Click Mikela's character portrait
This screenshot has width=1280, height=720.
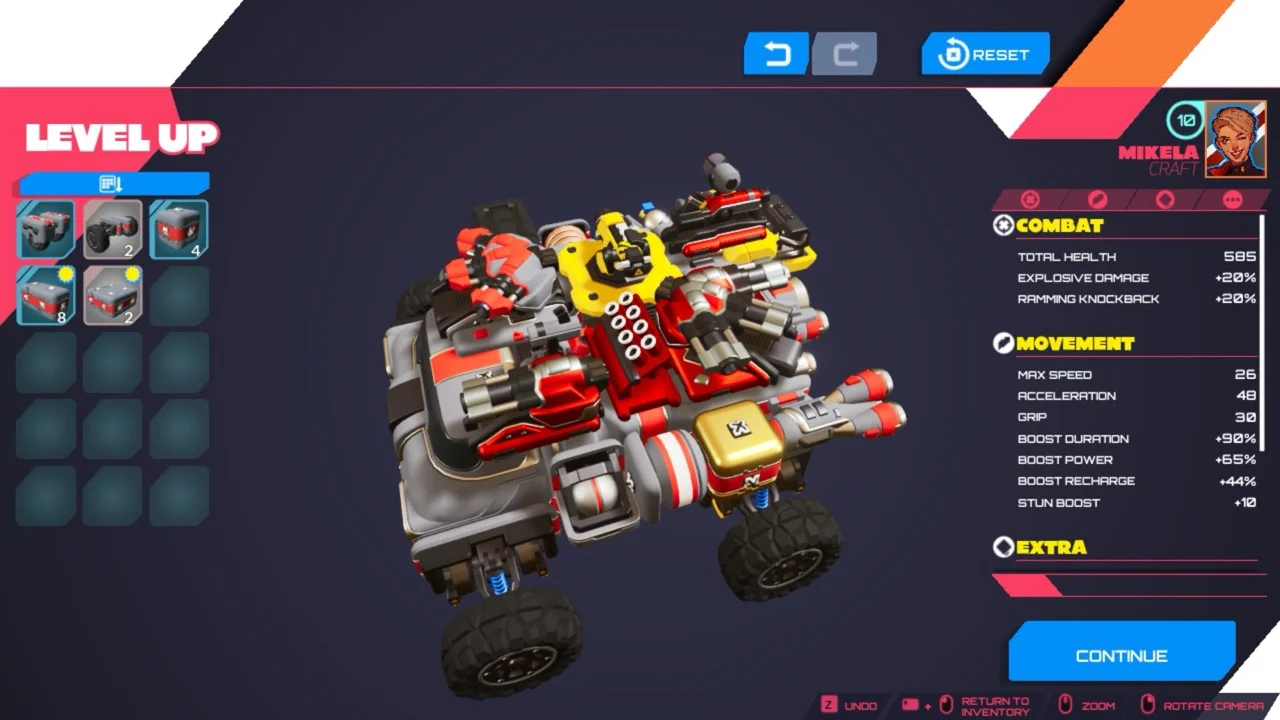coord(1236,139)
